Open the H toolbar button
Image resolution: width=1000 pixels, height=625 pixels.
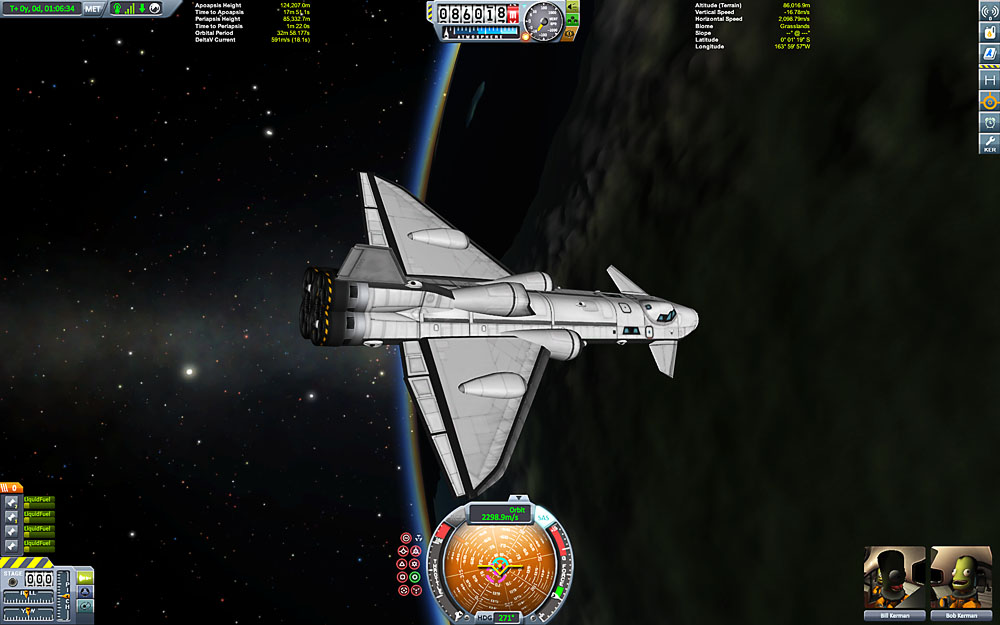pyautogui.click(x=989, y=80)
